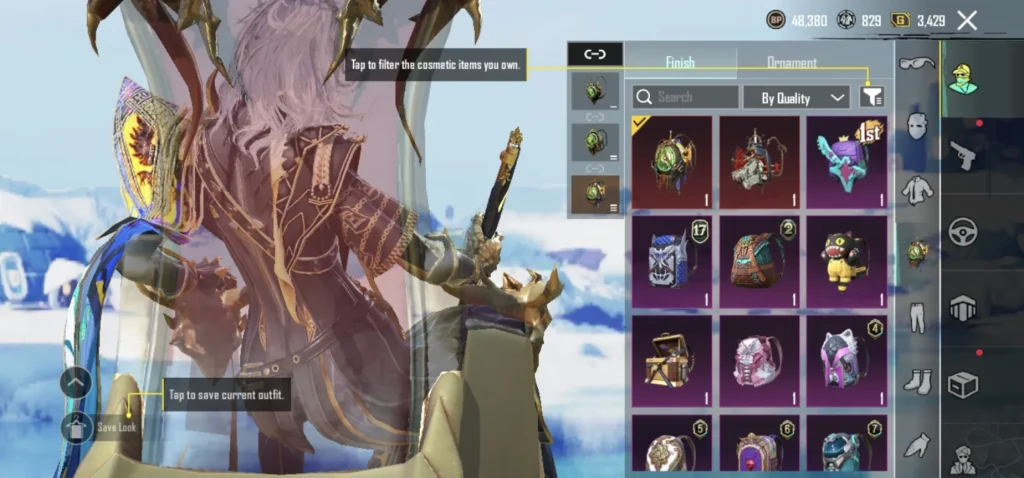Open the pants category
The image size is (1024, 478).
click(917, 317)
